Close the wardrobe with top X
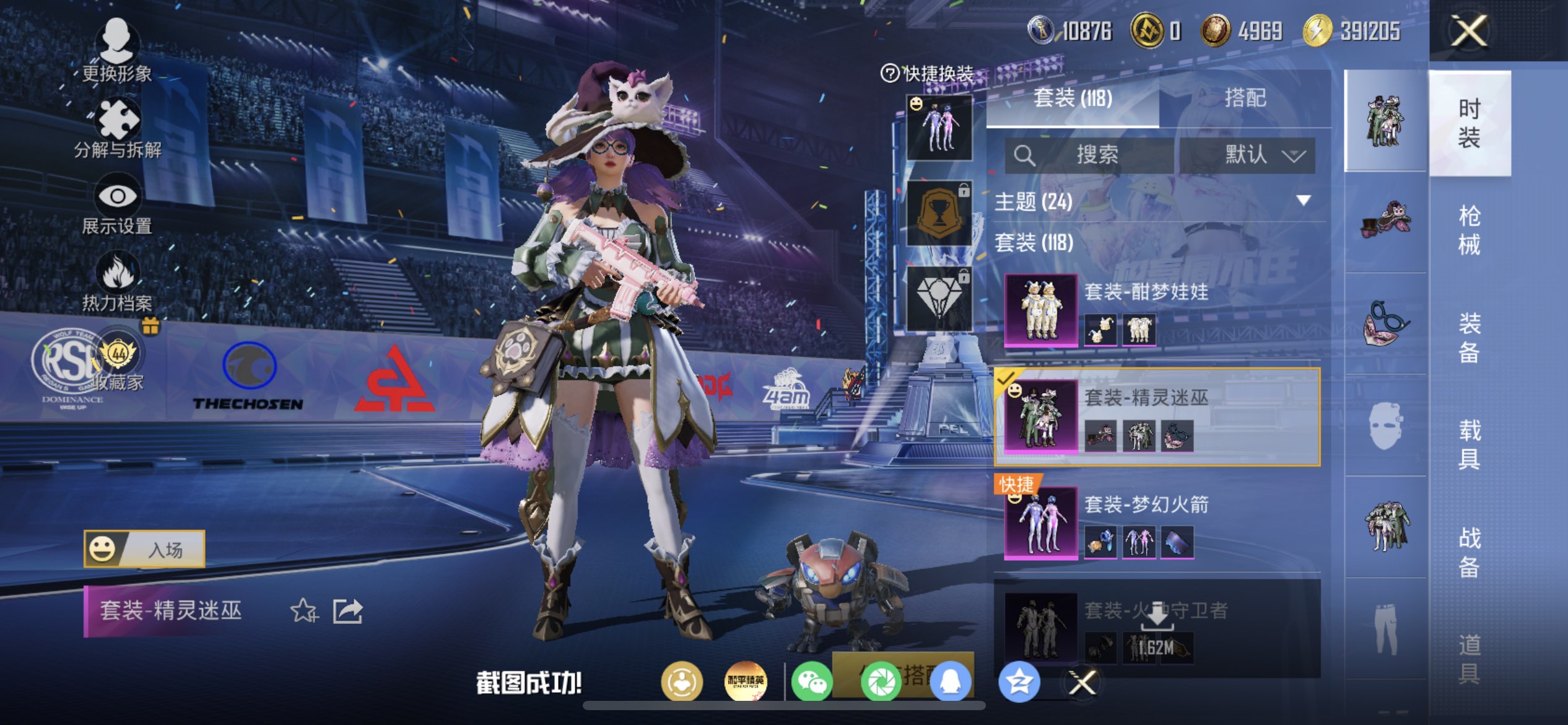Image resolution: width=1568 pixels, height=725 pixels. point(1468,31)
